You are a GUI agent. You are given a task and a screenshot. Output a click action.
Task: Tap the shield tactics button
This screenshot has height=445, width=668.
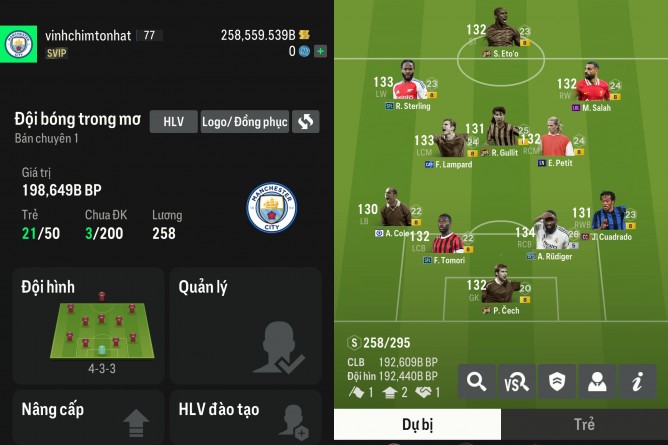pos(557,381)
